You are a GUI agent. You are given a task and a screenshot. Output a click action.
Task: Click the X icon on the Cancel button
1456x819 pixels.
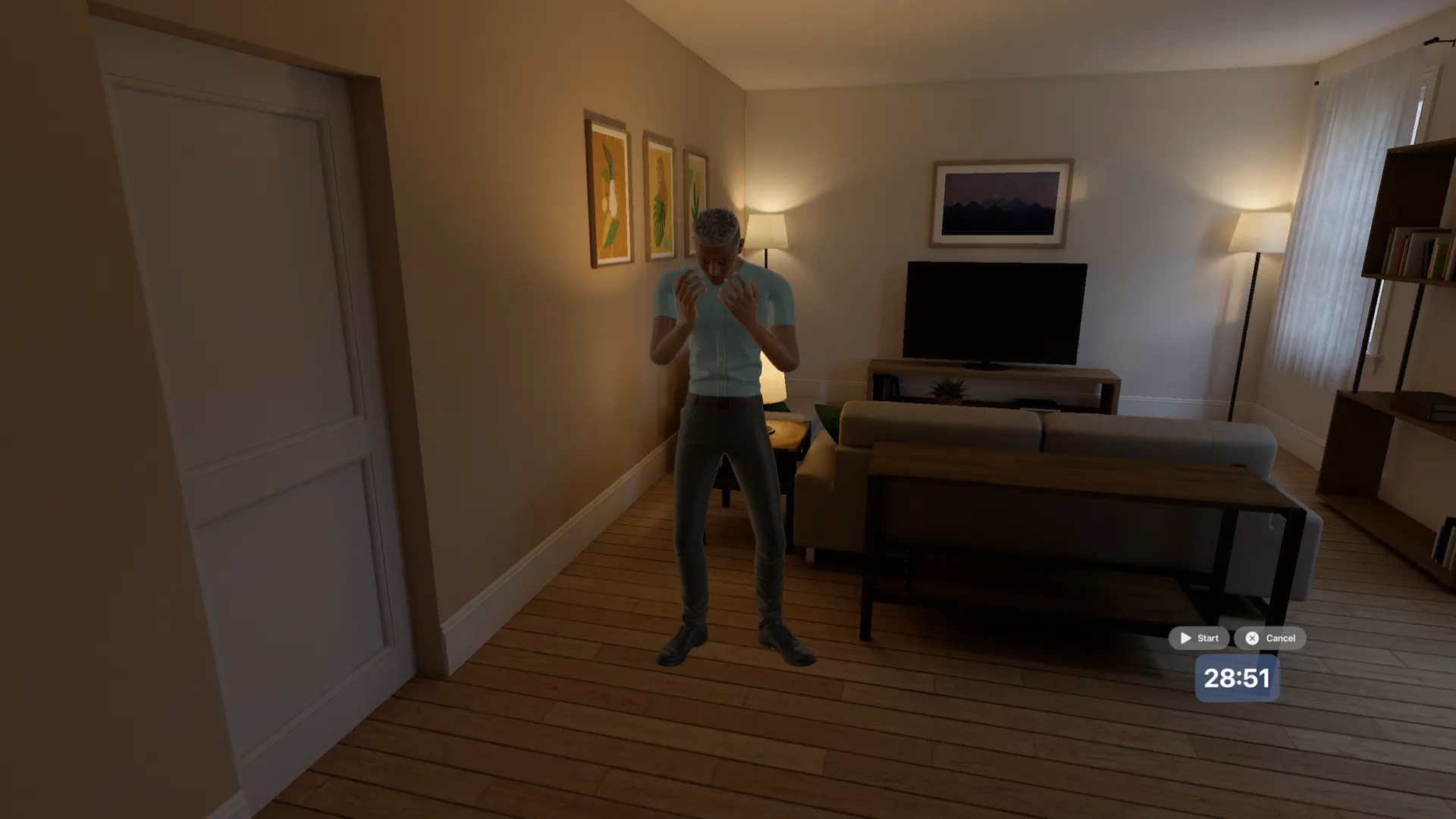(x=1251, y=638)
